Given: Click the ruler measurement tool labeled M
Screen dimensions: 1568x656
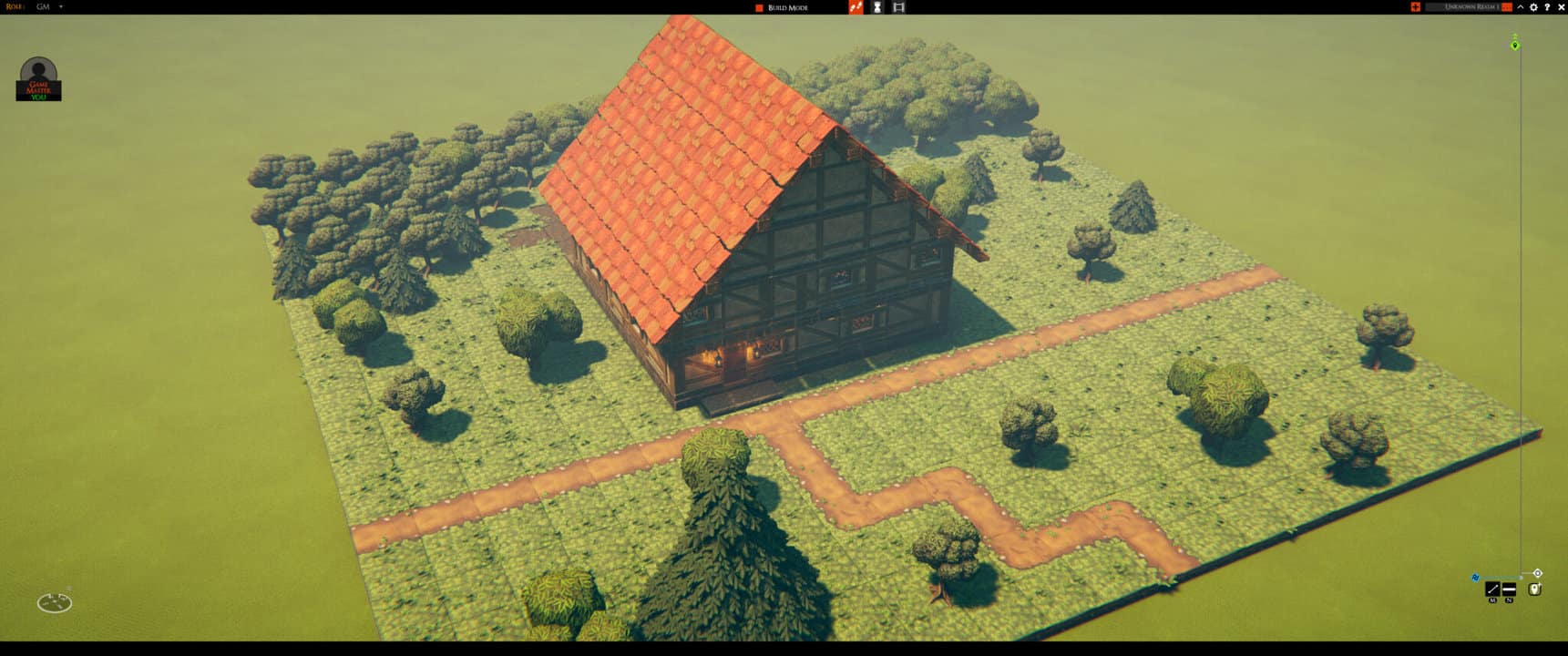Looking at the screenshot, I should 1492,589.
